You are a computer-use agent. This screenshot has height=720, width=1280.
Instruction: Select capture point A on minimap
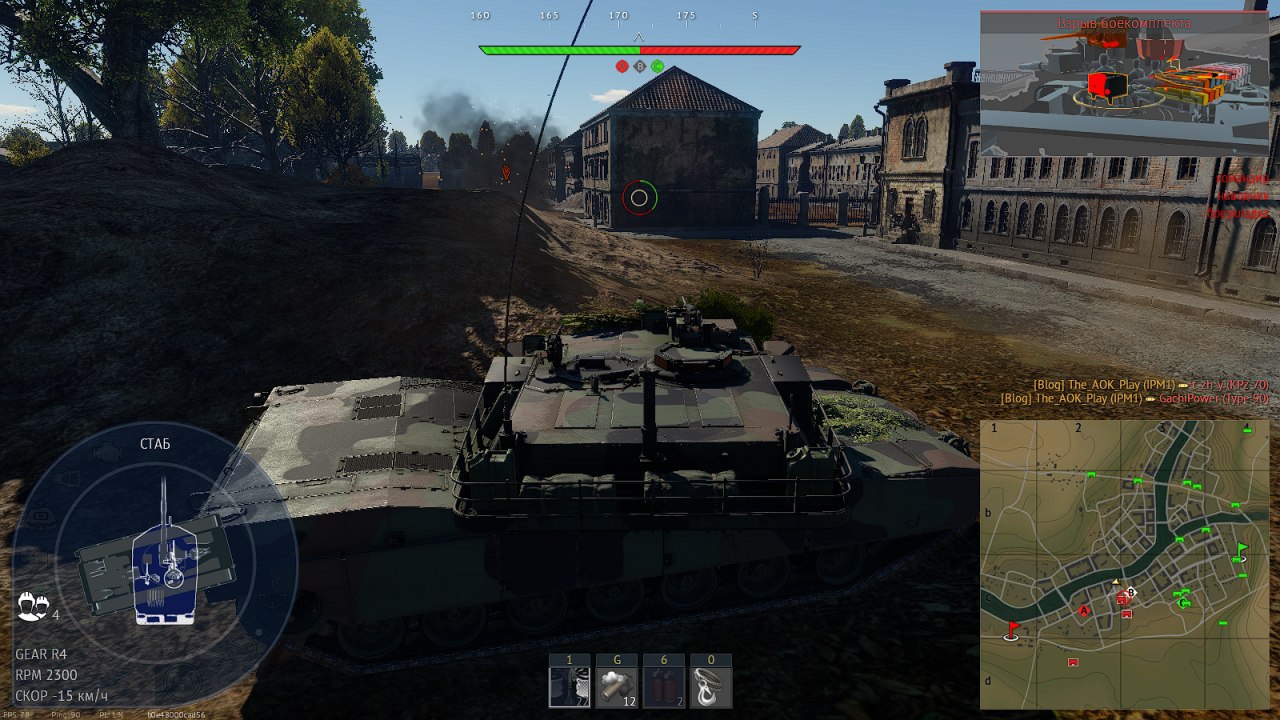click(x=1083, y=610)
